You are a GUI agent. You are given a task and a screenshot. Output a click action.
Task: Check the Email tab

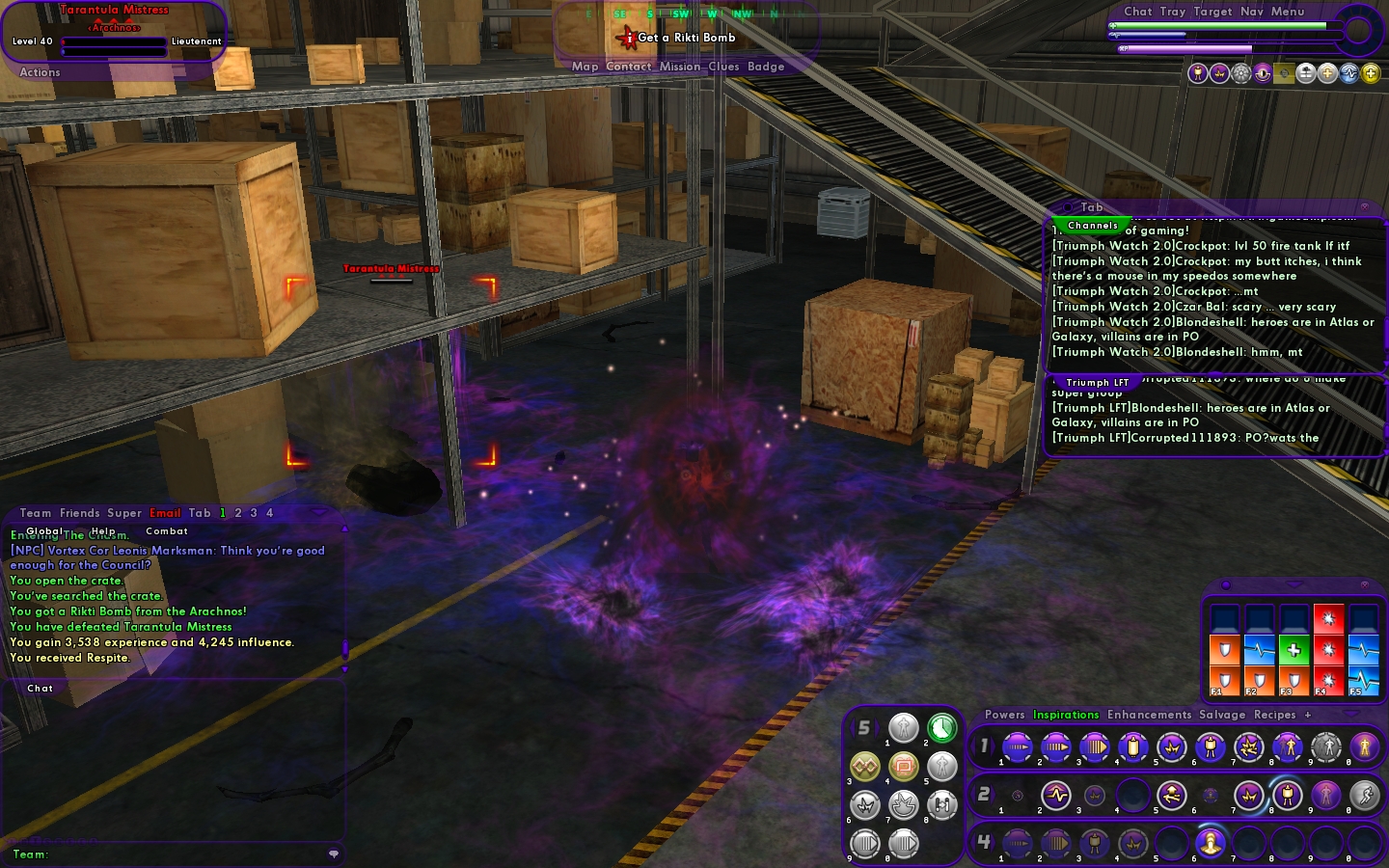coord(165,513)
